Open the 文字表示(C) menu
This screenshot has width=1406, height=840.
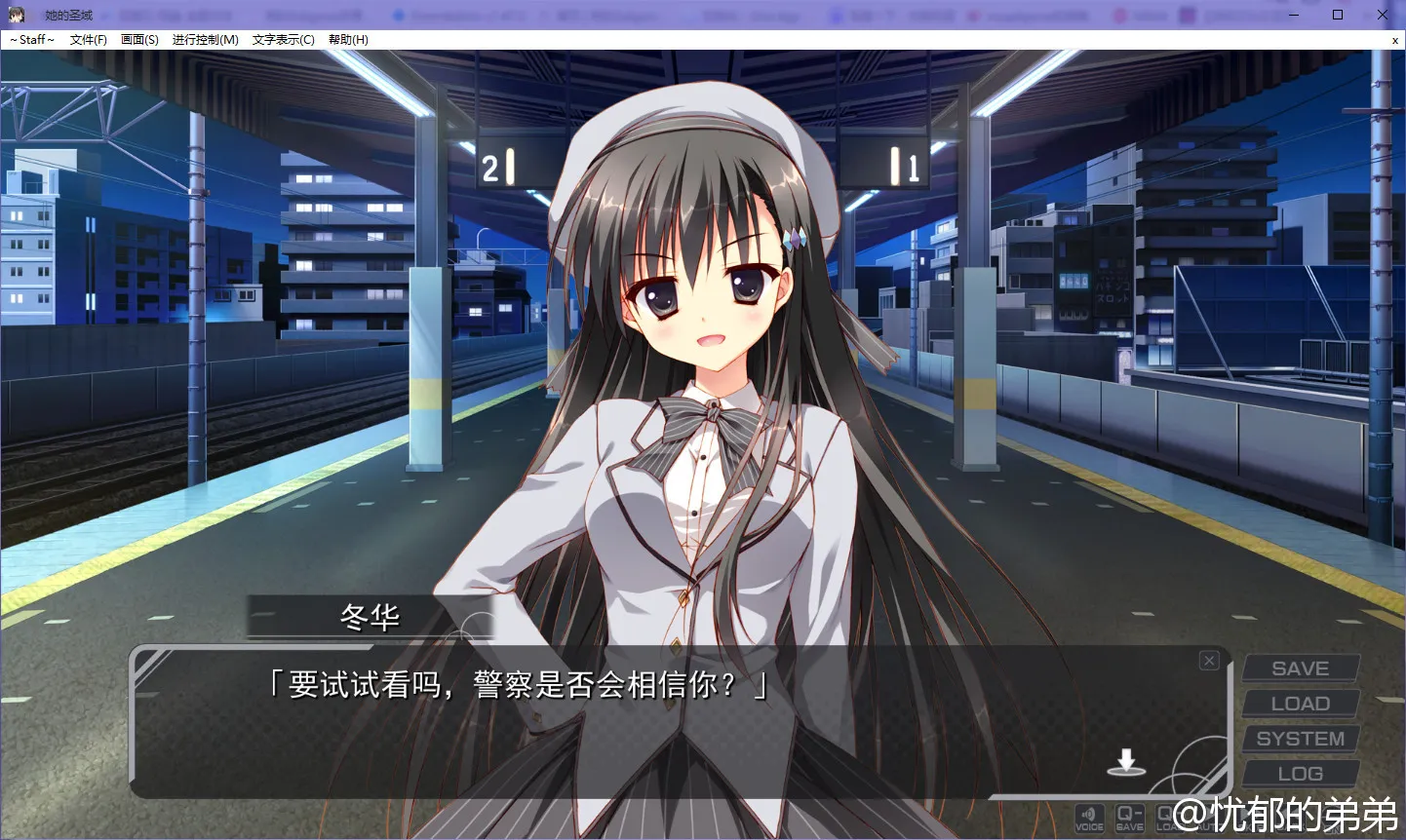[283, 40]
